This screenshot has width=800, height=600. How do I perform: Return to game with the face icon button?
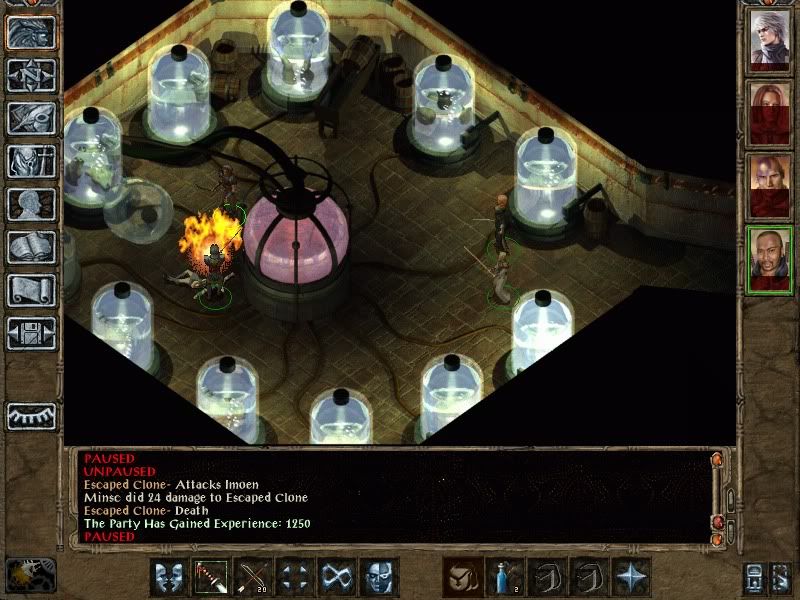(31, 32)
